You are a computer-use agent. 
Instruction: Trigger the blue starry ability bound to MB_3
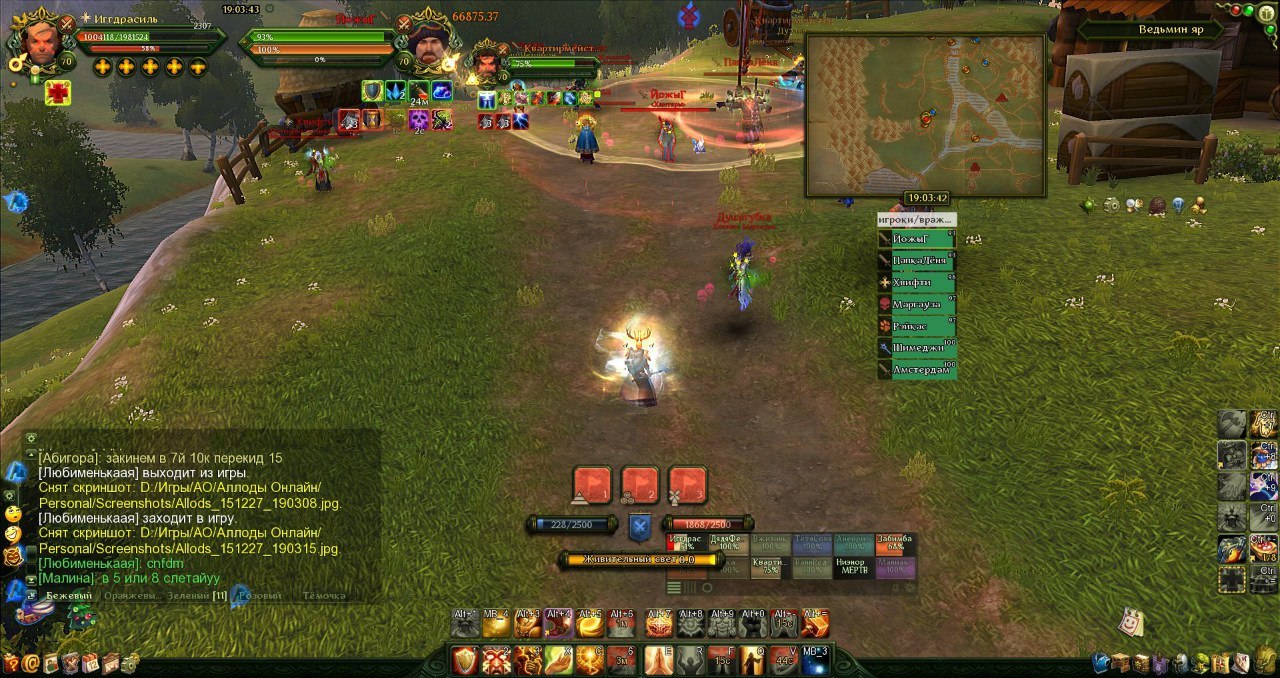point(814,661)
